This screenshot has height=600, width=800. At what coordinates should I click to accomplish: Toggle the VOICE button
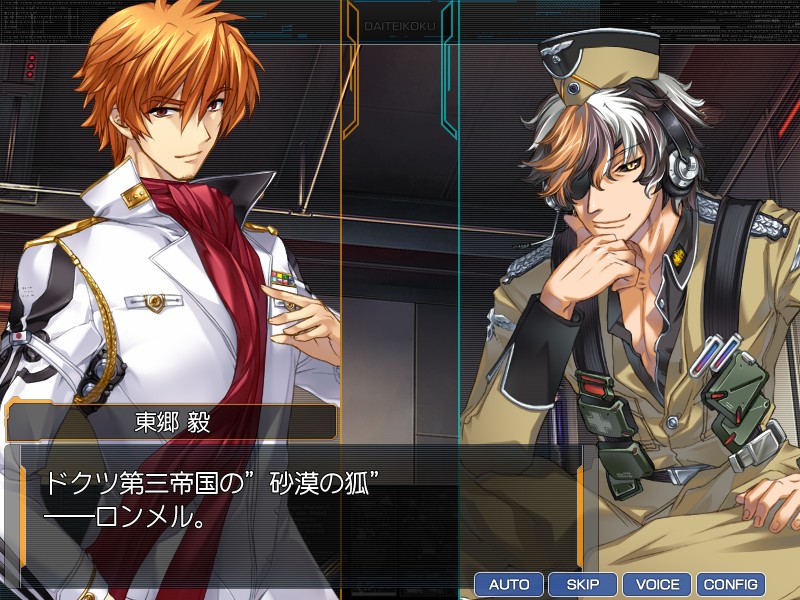(657, 584)
